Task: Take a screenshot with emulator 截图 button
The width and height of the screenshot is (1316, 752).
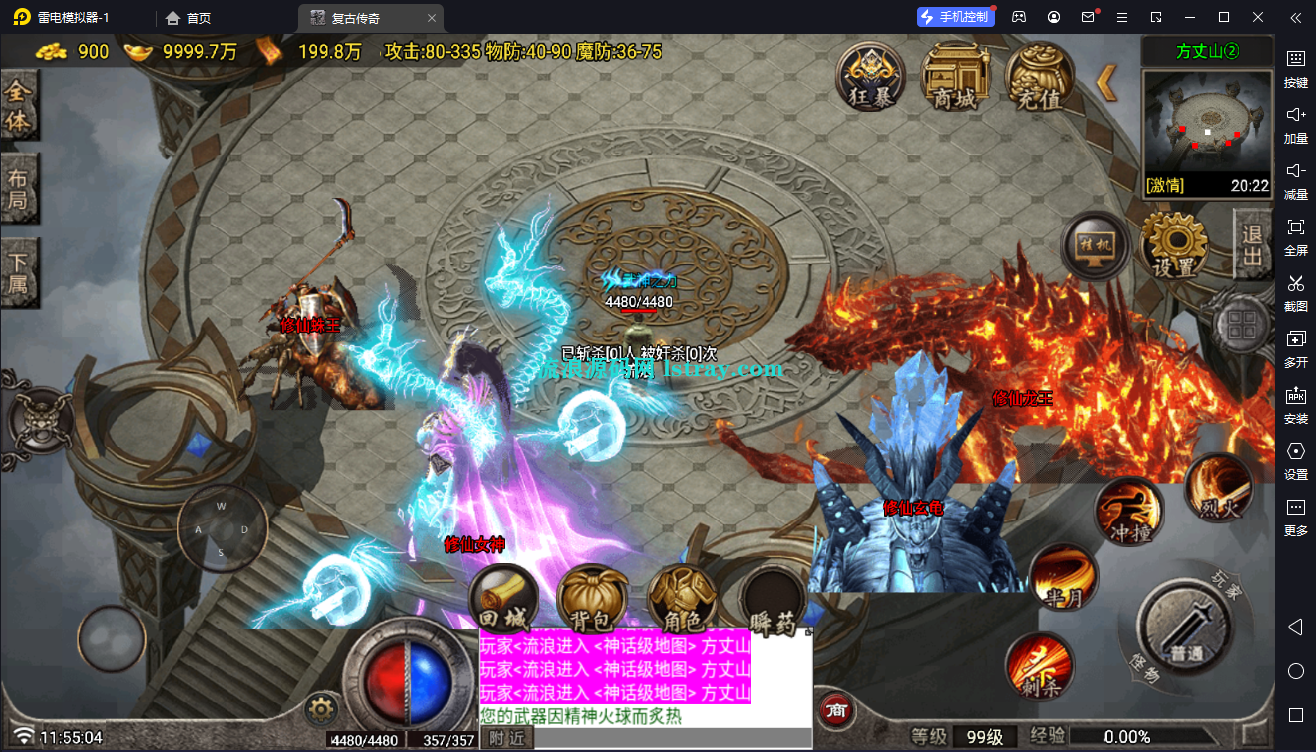Action: (x=1296, y=292)
